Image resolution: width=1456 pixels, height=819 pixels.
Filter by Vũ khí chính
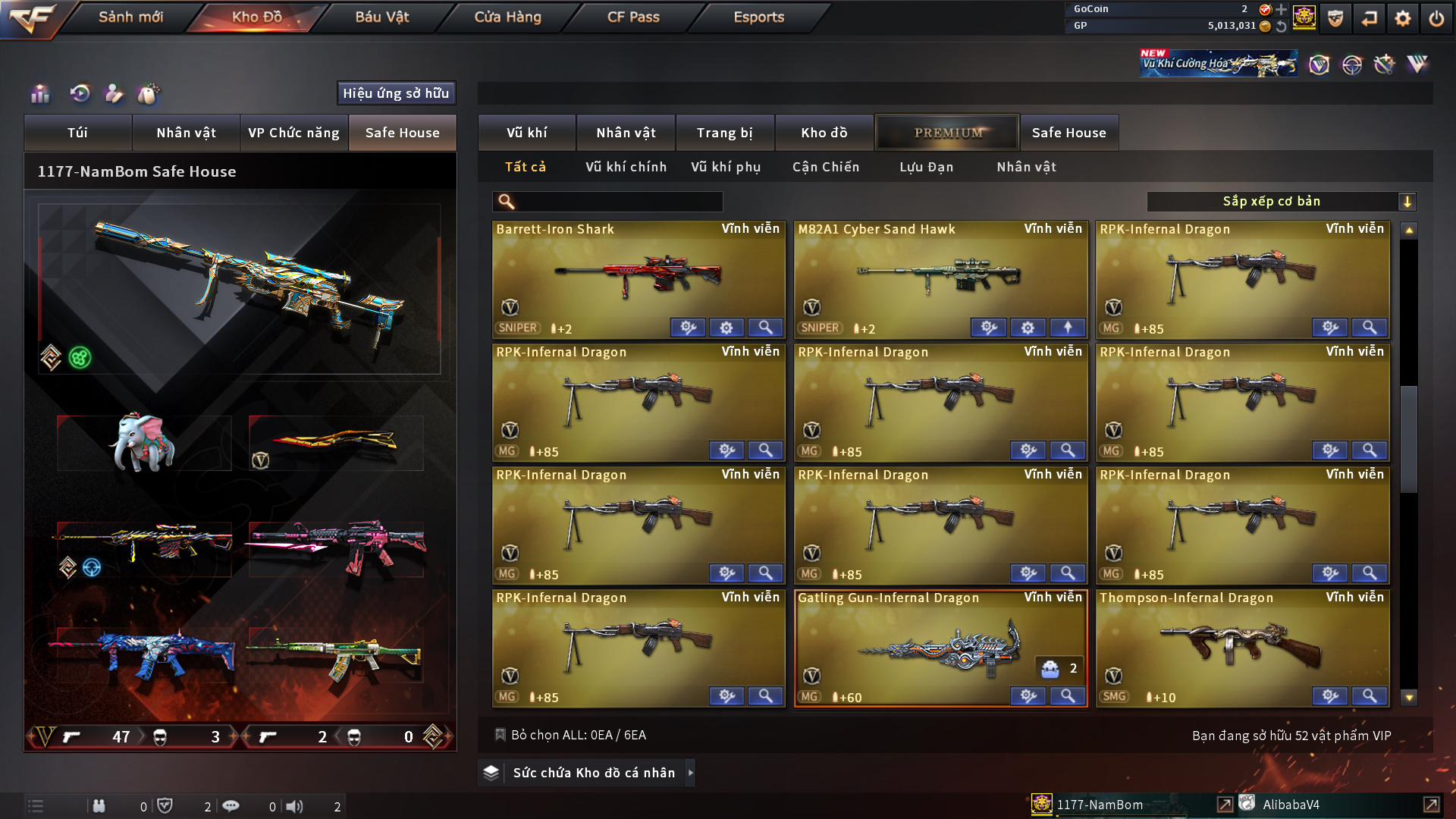[x=626, y=167]
